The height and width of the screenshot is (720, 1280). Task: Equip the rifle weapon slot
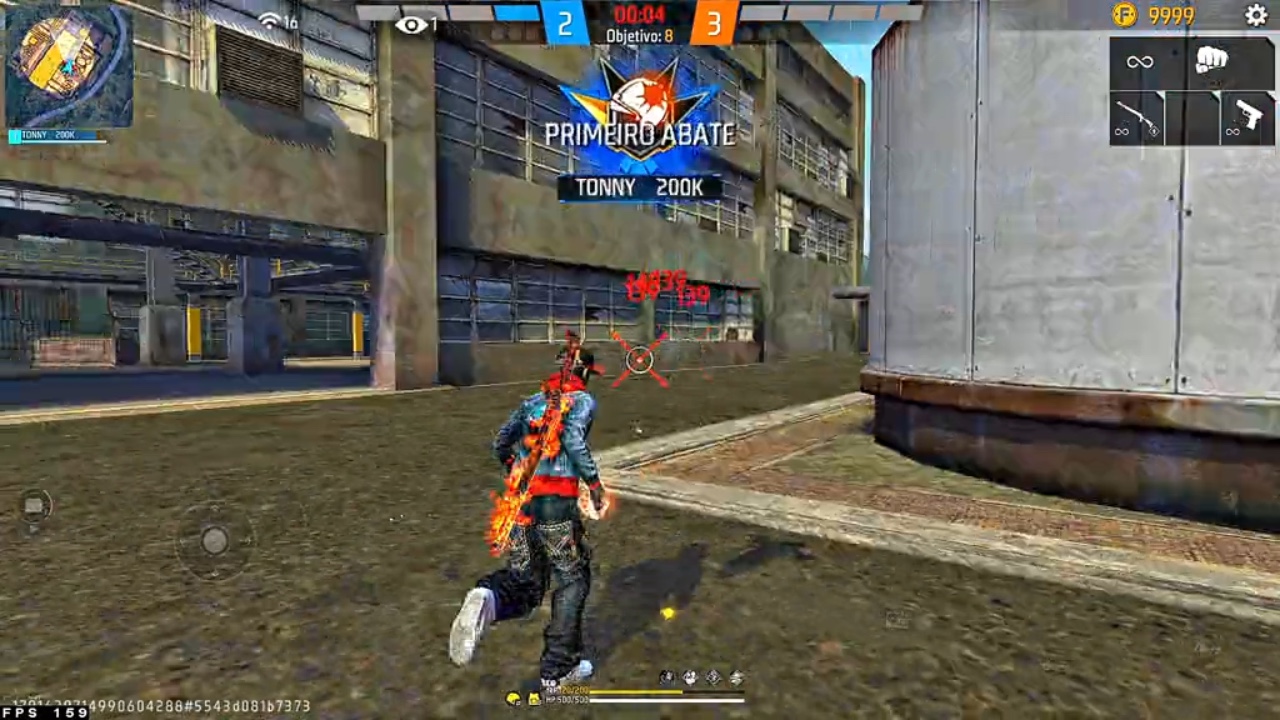coord(1136,118)
